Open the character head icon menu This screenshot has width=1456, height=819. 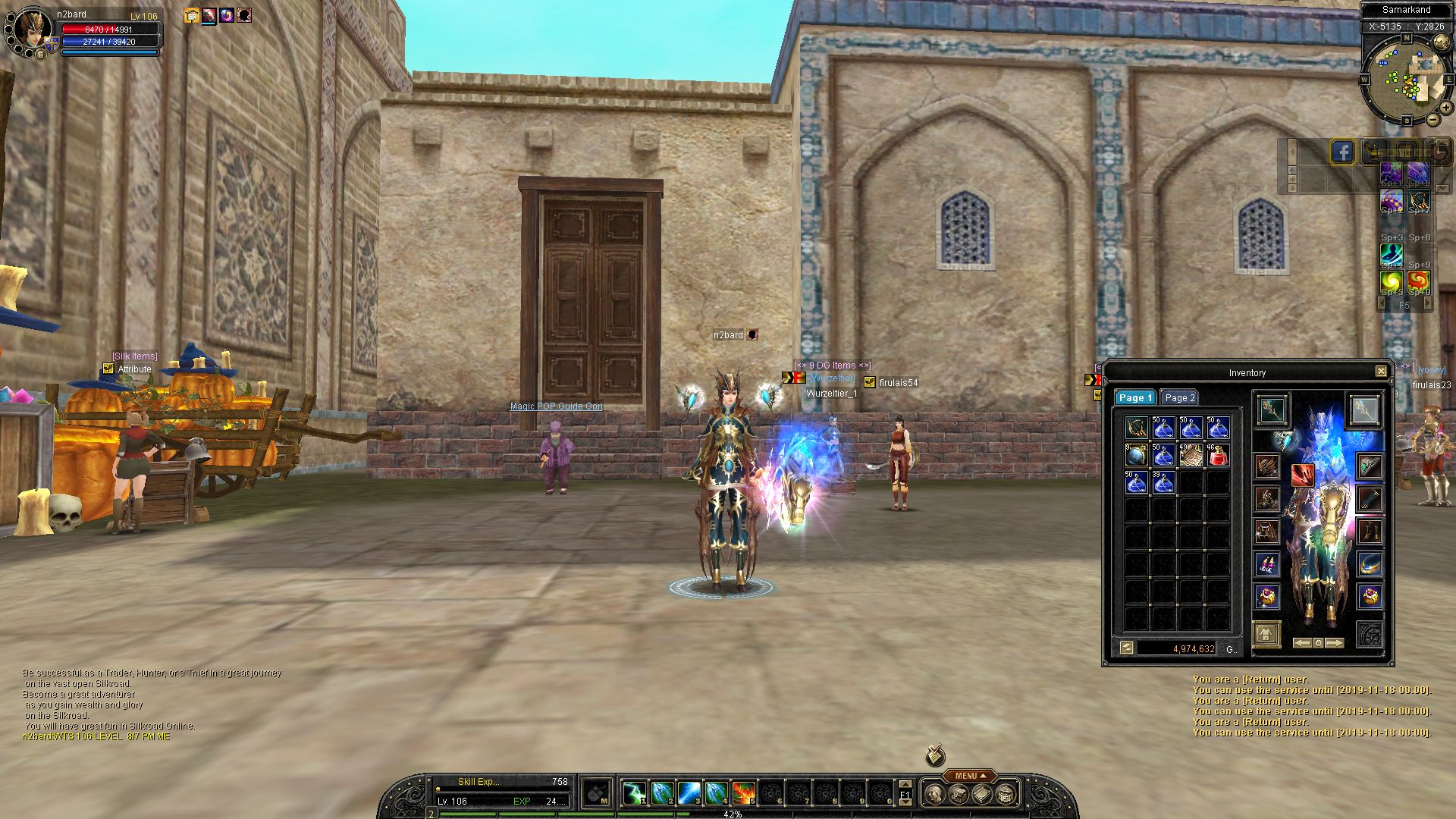click(x=936, y=794)
